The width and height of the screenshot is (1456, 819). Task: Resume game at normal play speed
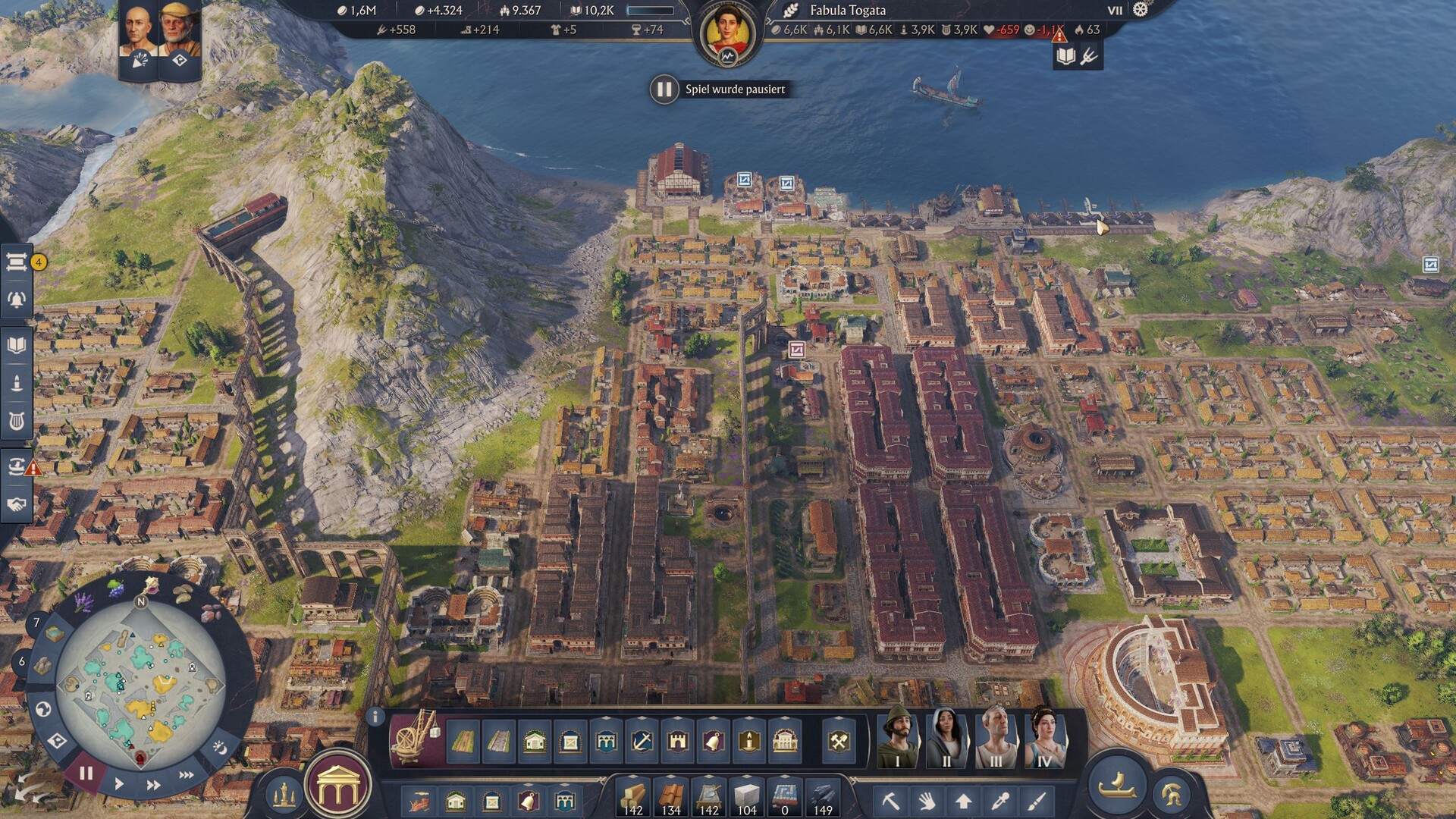[x=119, y=783]
